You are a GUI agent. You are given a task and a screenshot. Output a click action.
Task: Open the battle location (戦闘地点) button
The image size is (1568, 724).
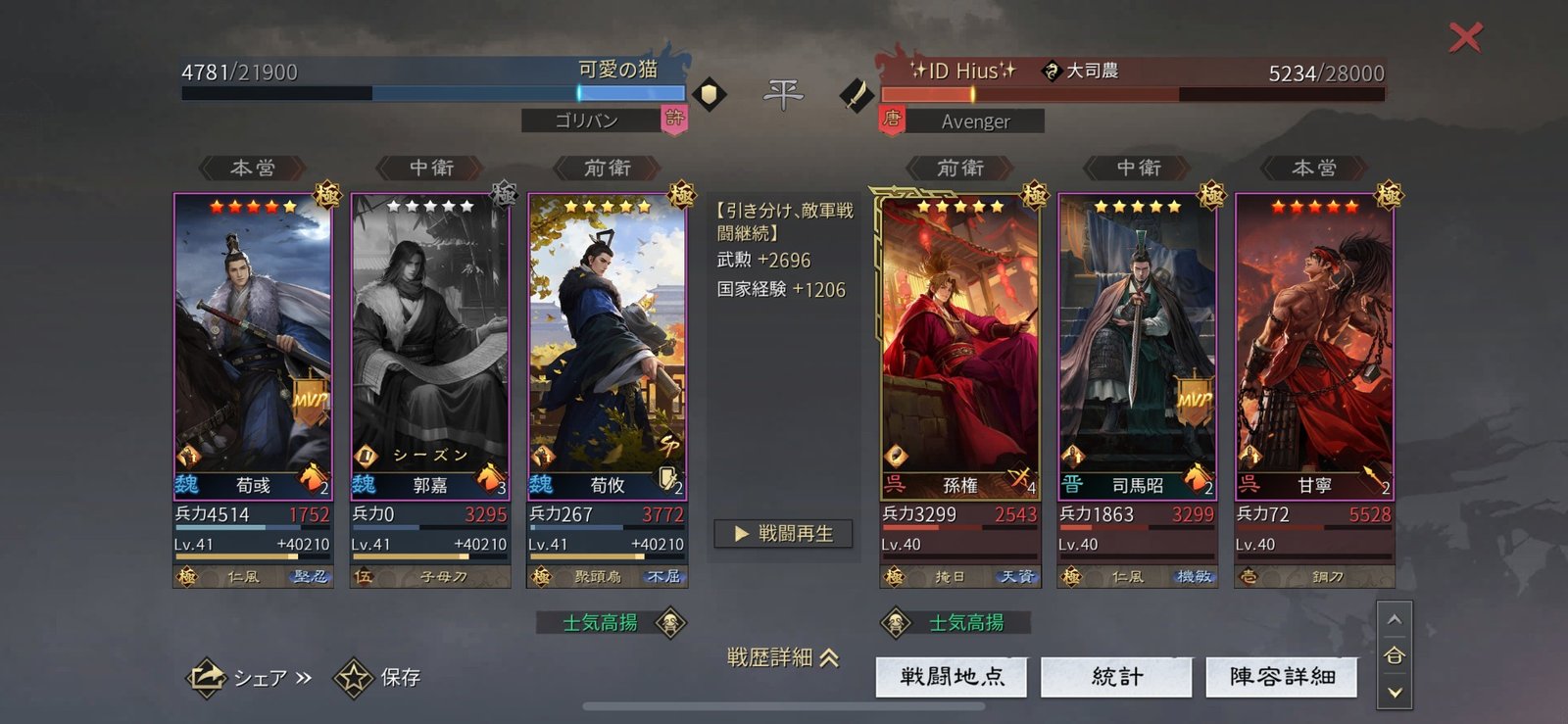click(951, 676)
